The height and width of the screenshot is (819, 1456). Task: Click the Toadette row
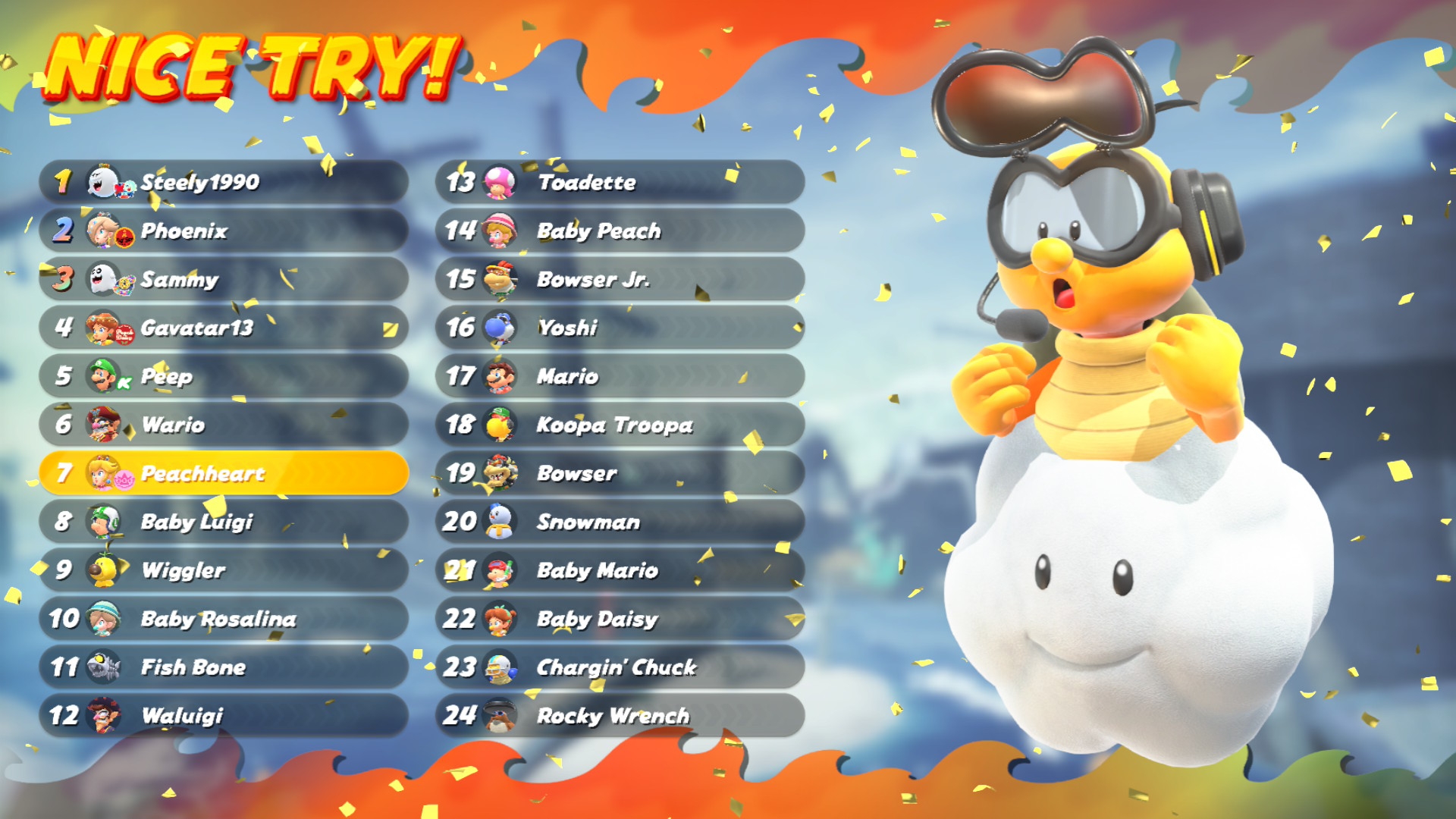pos(620,182)
